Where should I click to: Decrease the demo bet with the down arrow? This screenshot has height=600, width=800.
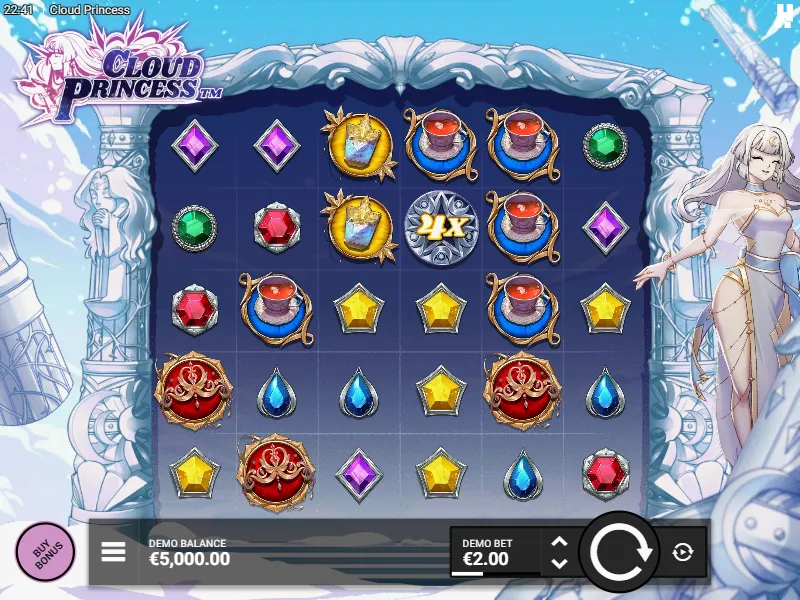560,563
